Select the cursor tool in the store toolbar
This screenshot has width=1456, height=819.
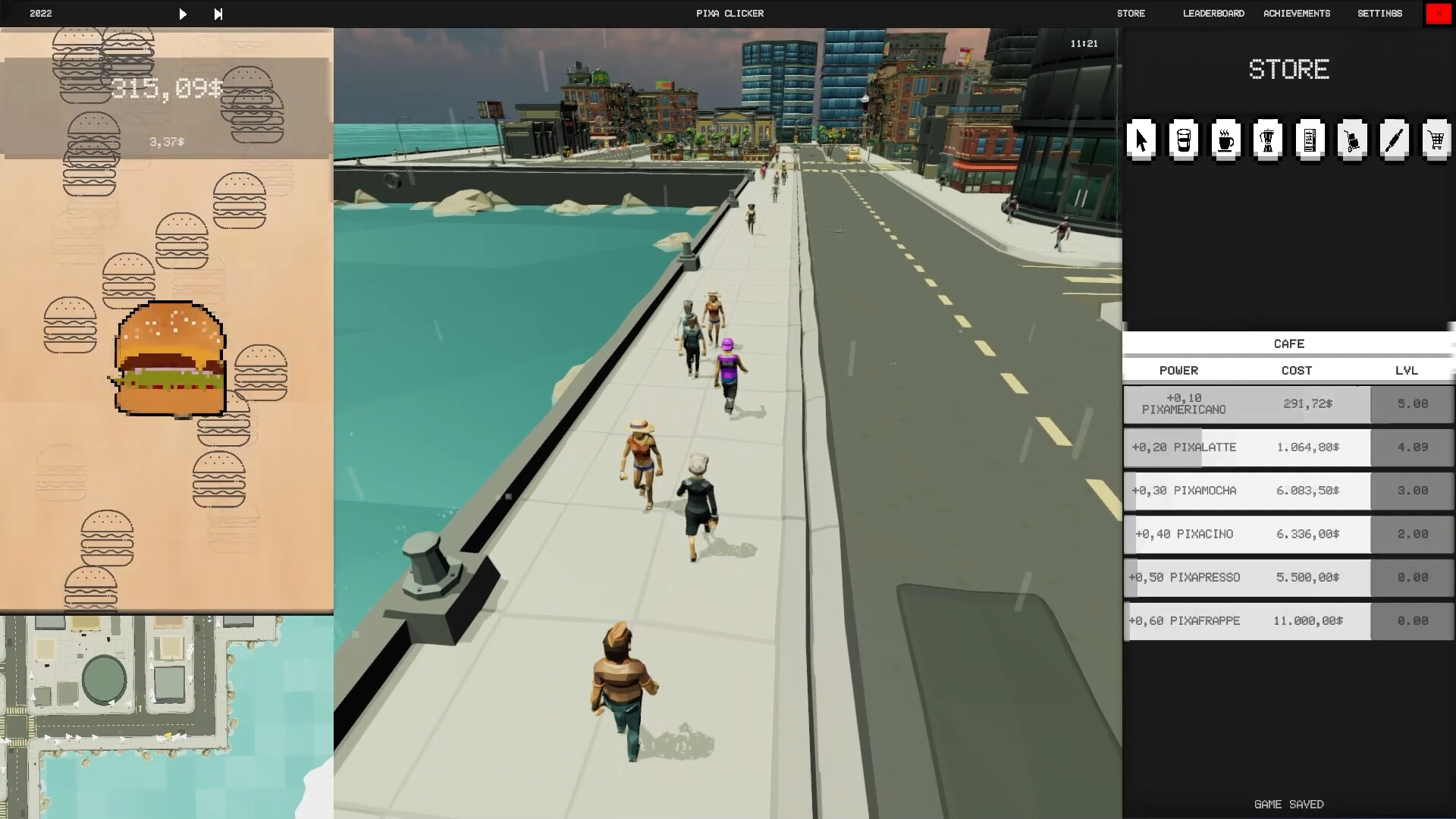[x=1142, y=140]
